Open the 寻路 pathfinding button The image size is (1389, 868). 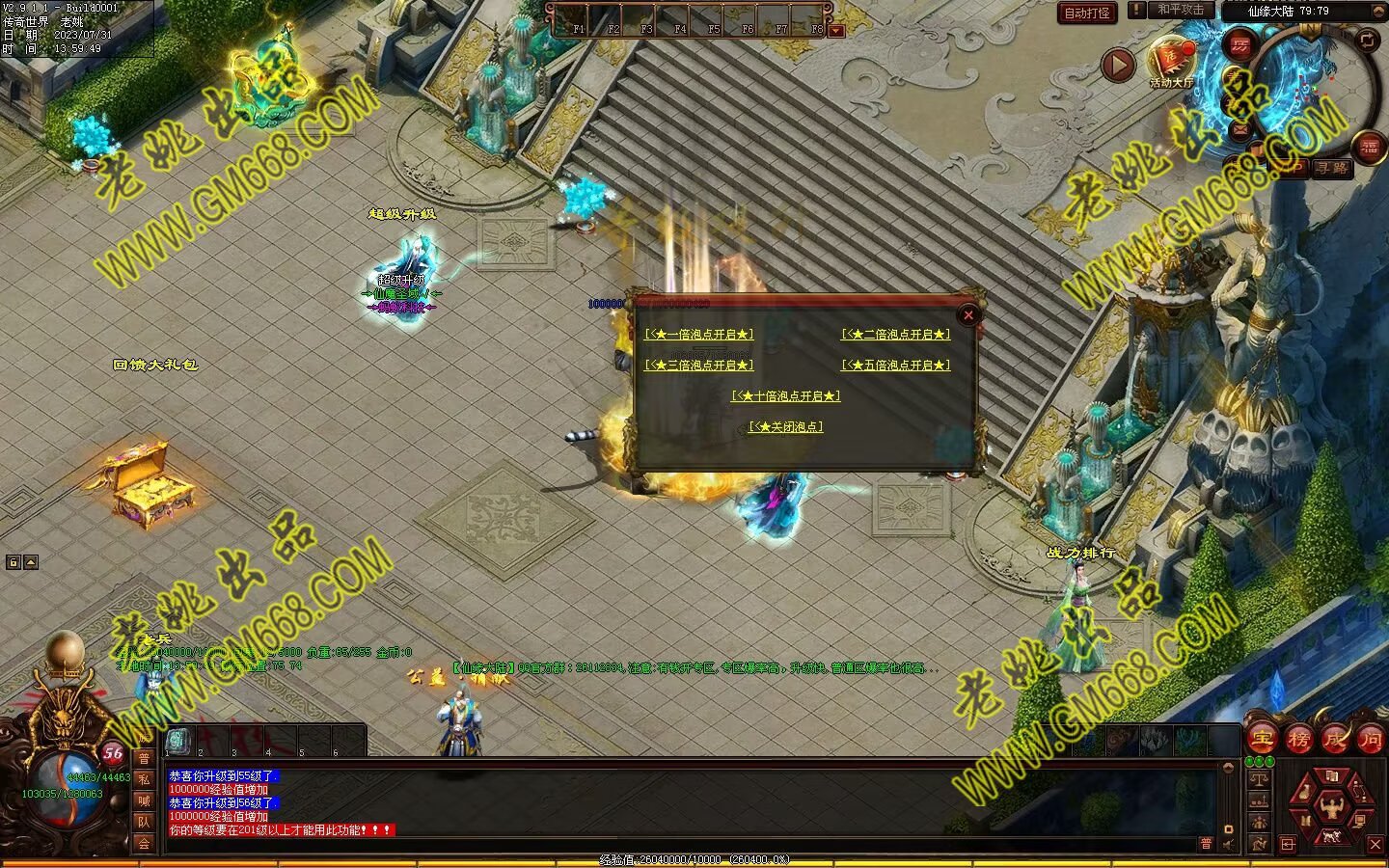point(1332,168)
